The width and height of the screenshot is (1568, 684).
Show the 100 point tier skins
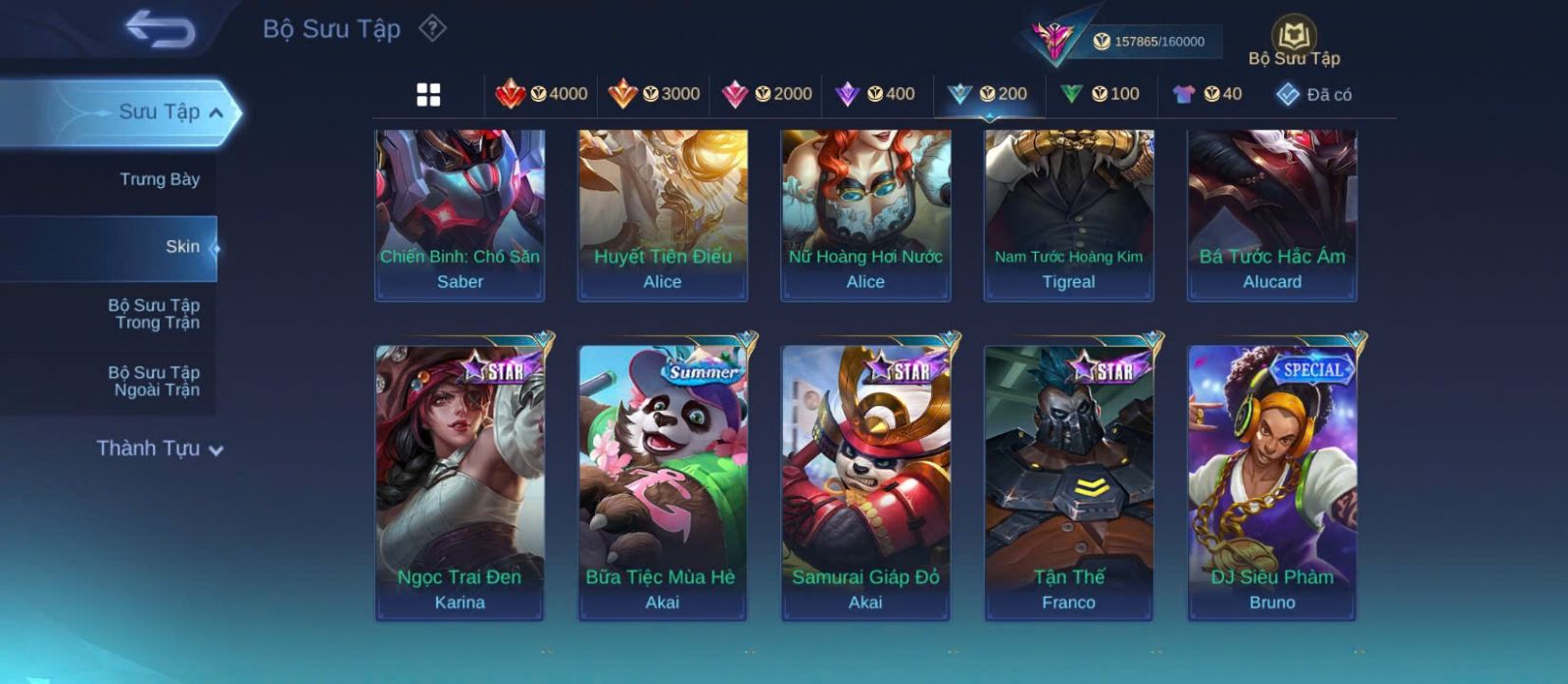coord(1101,94)
